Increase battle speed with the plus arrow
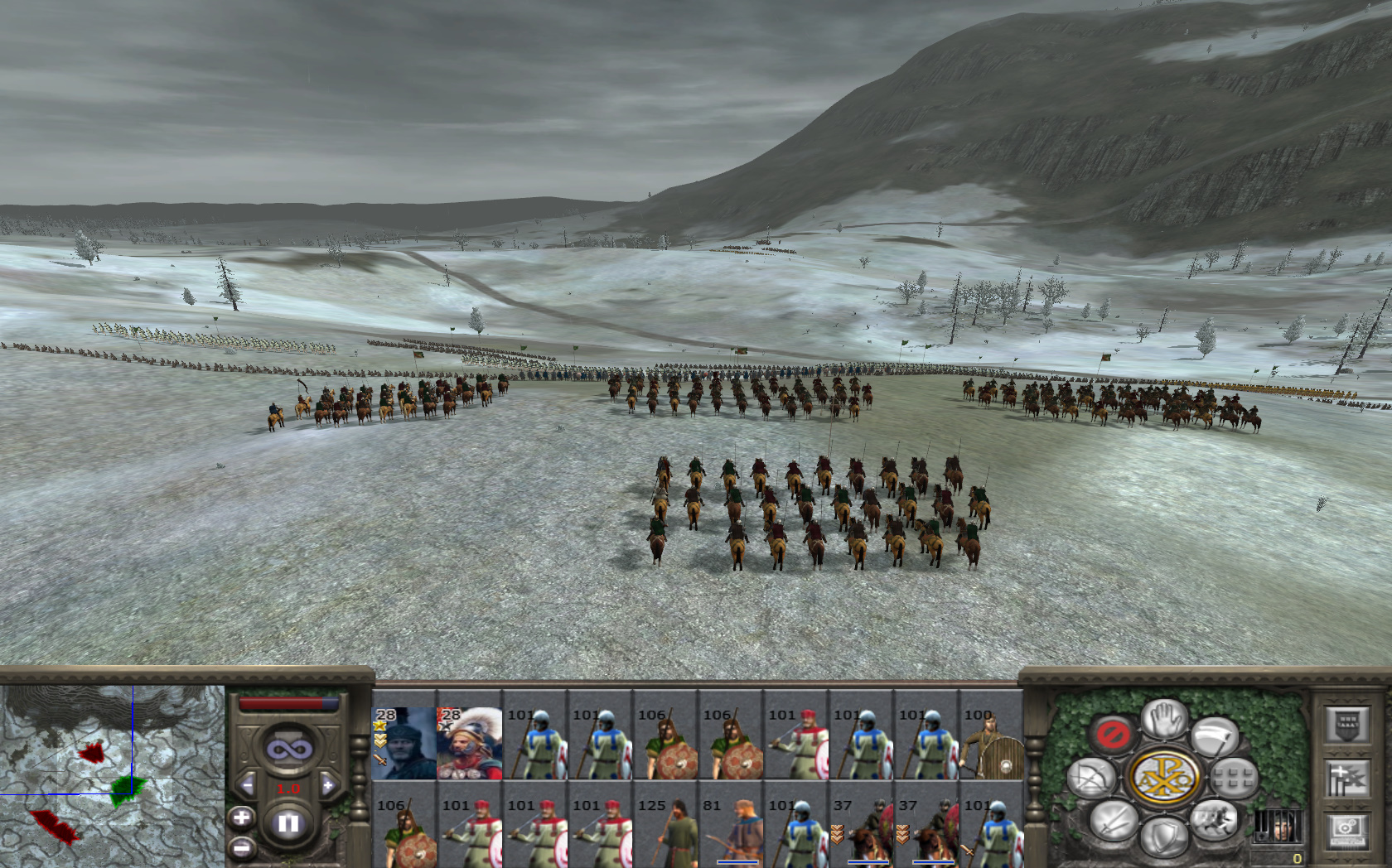The height and width of the screenshot is (868, 1392). click(328, 785)
